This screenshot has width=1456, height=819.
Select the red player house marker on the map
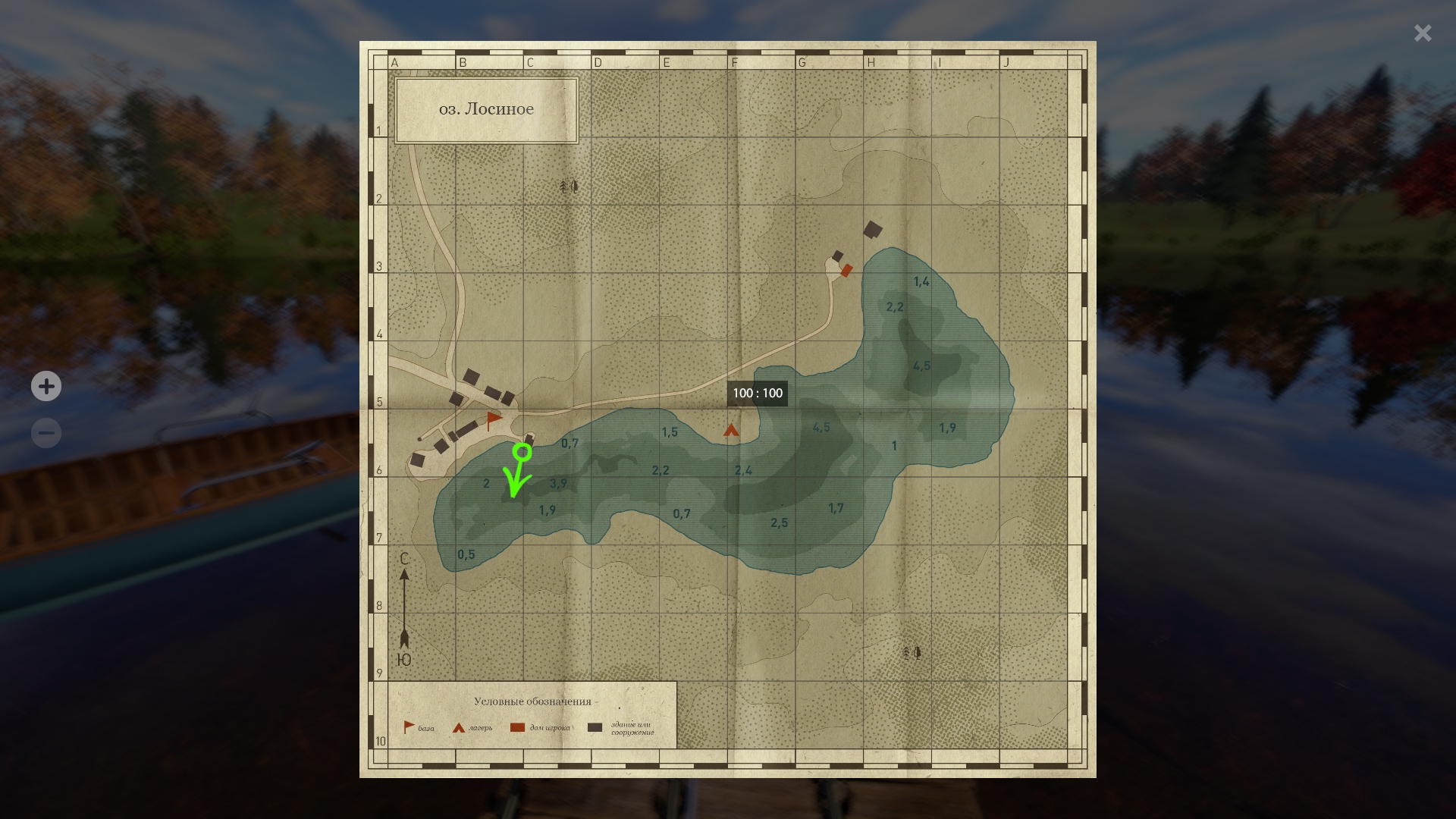[x=847, y=270]
